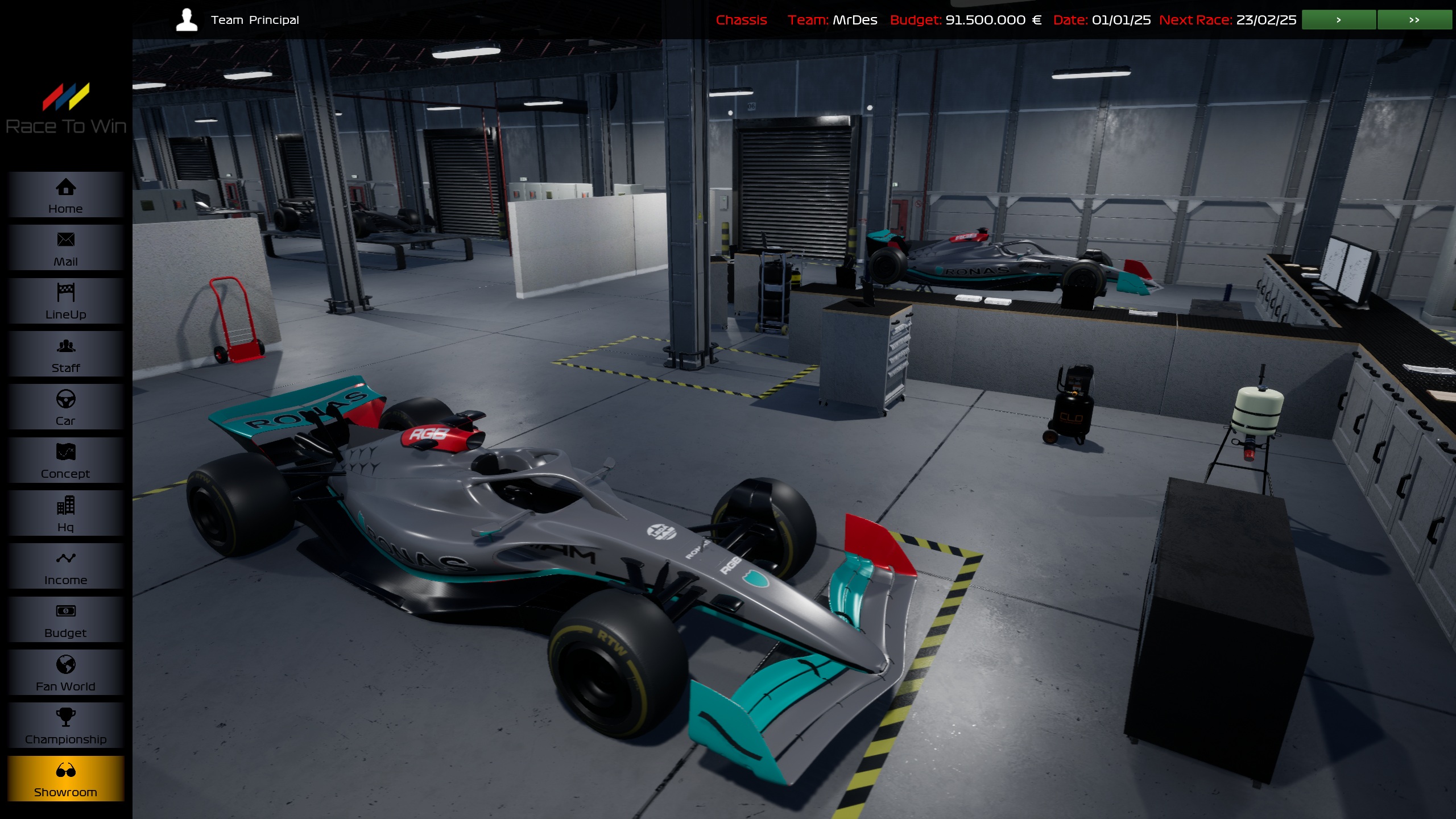Open Fan World
Viewport: 1456px width, 819px height.
point(65,672)
